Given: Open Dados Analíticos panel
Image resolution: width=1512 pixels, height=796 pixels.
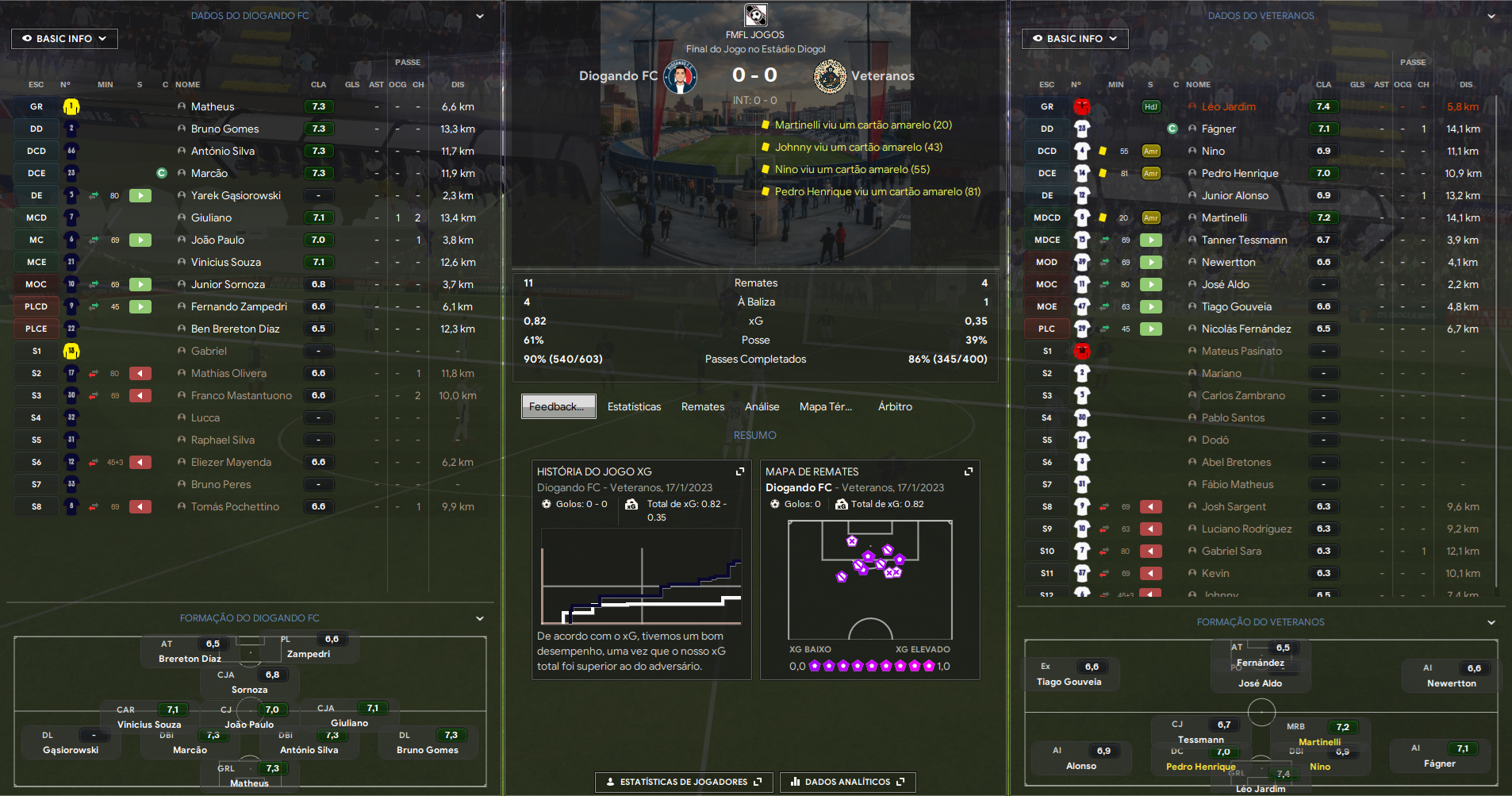Looking at the screenshot, I should click(x=847, y=782).
